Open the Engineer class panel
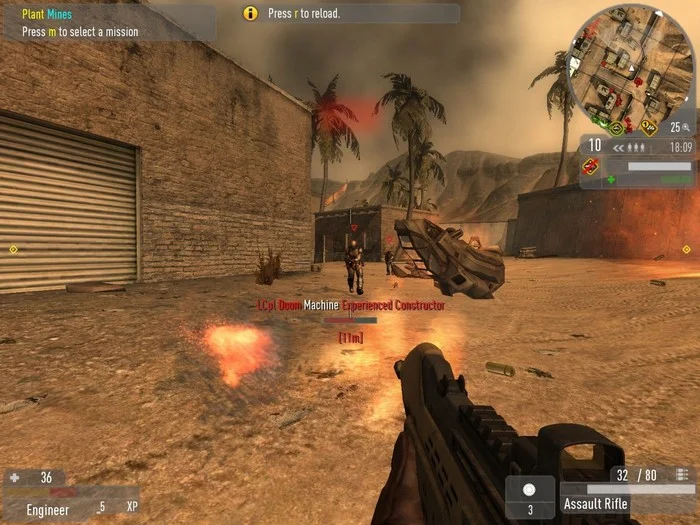This screenshot has width=700, height=525. (48, 509)
